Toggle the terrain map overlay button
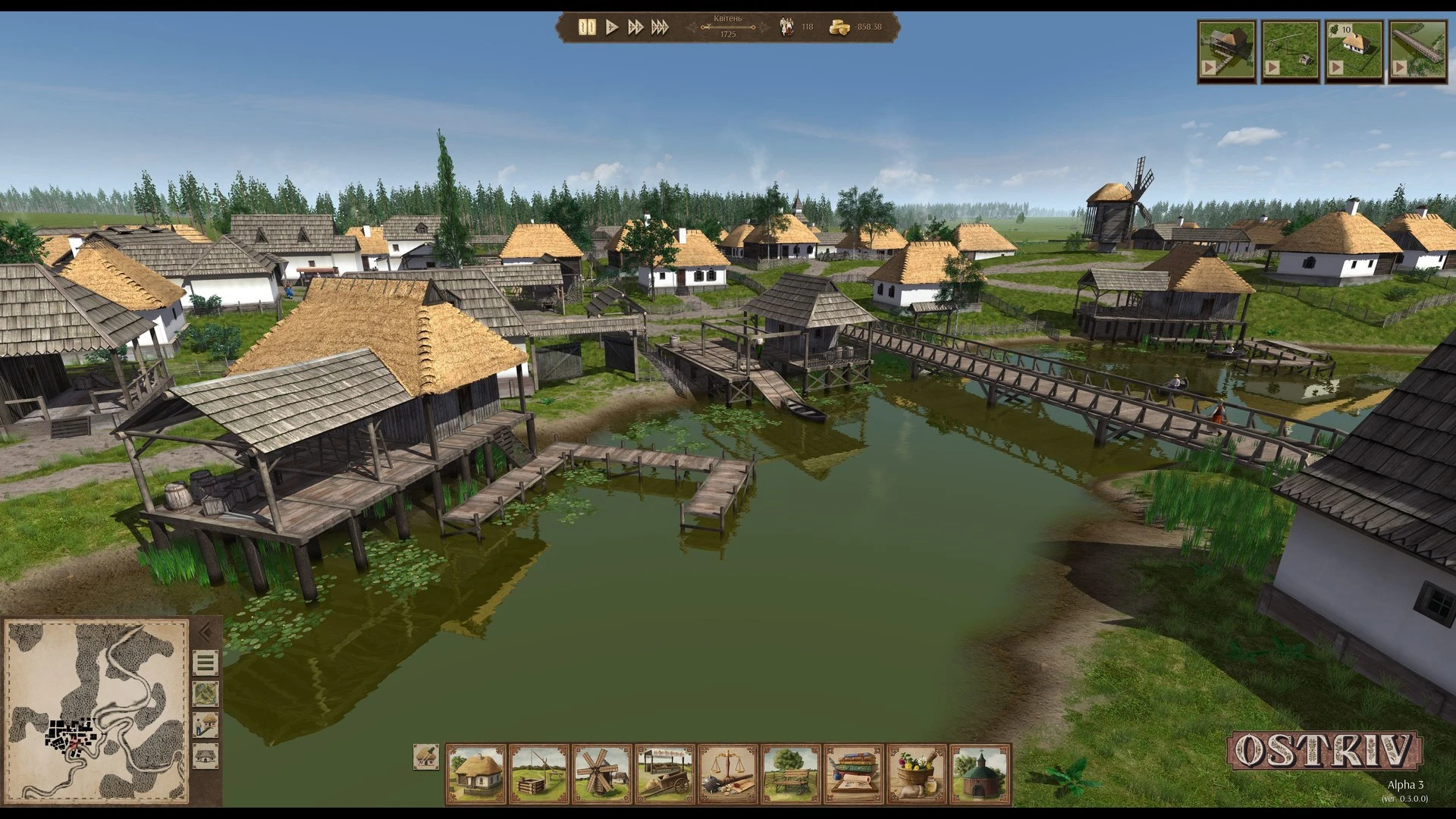 206,694
